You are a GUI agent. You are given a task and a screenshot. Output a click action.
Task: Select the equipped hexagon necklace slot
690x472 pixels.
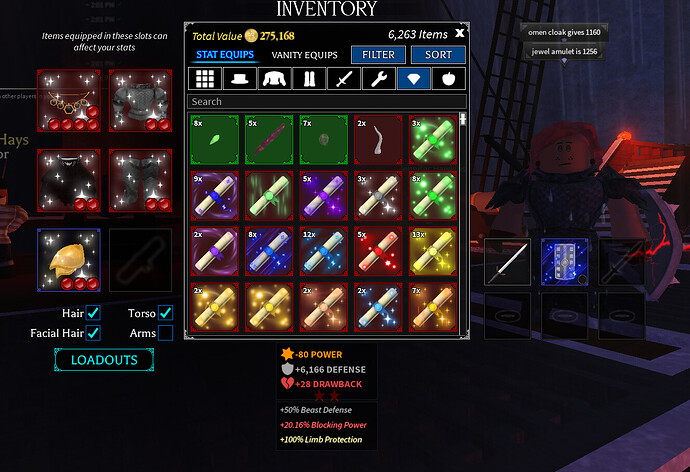pyautogui.click(x=69, y=100)
